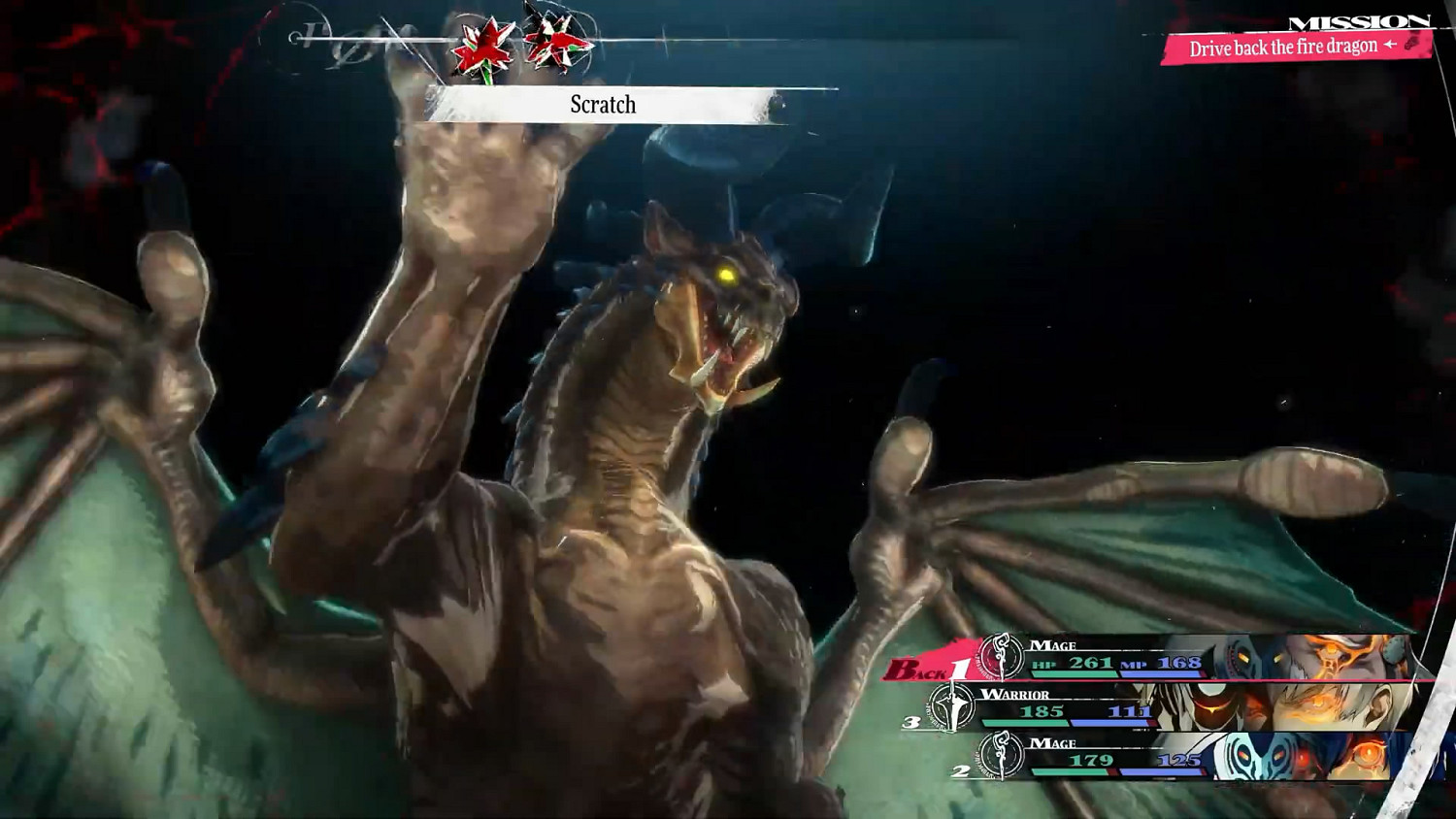The width and height of the screenshot is (1456, 819).
Task: Click the Warrior archetype emblem icon
Action: pyautogui.click(x=952, y=707)
